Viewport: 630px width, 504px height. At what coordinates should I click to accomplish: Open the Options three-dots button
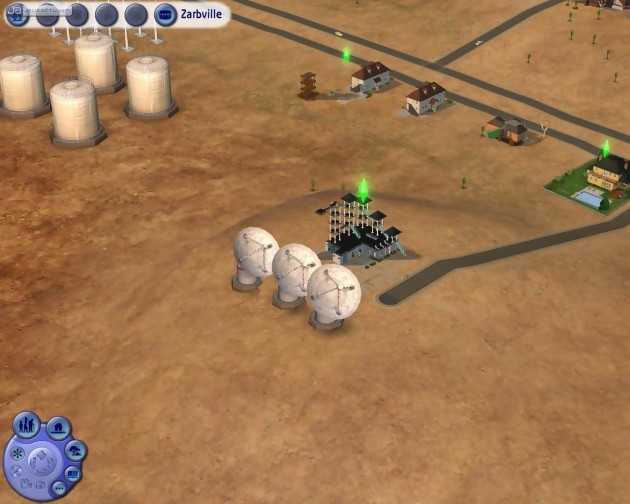58,489
